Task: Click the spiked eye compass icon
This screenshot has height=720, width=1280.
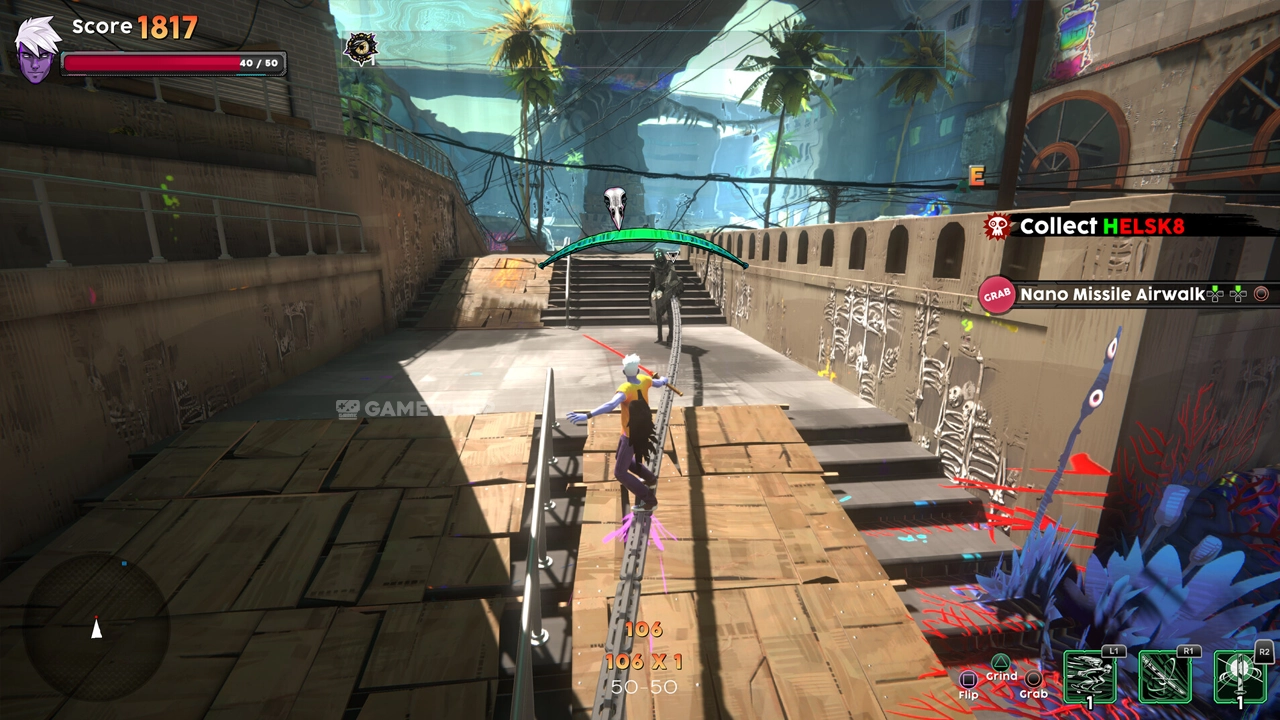Action: pyautogui.click(x=360, y=48)
